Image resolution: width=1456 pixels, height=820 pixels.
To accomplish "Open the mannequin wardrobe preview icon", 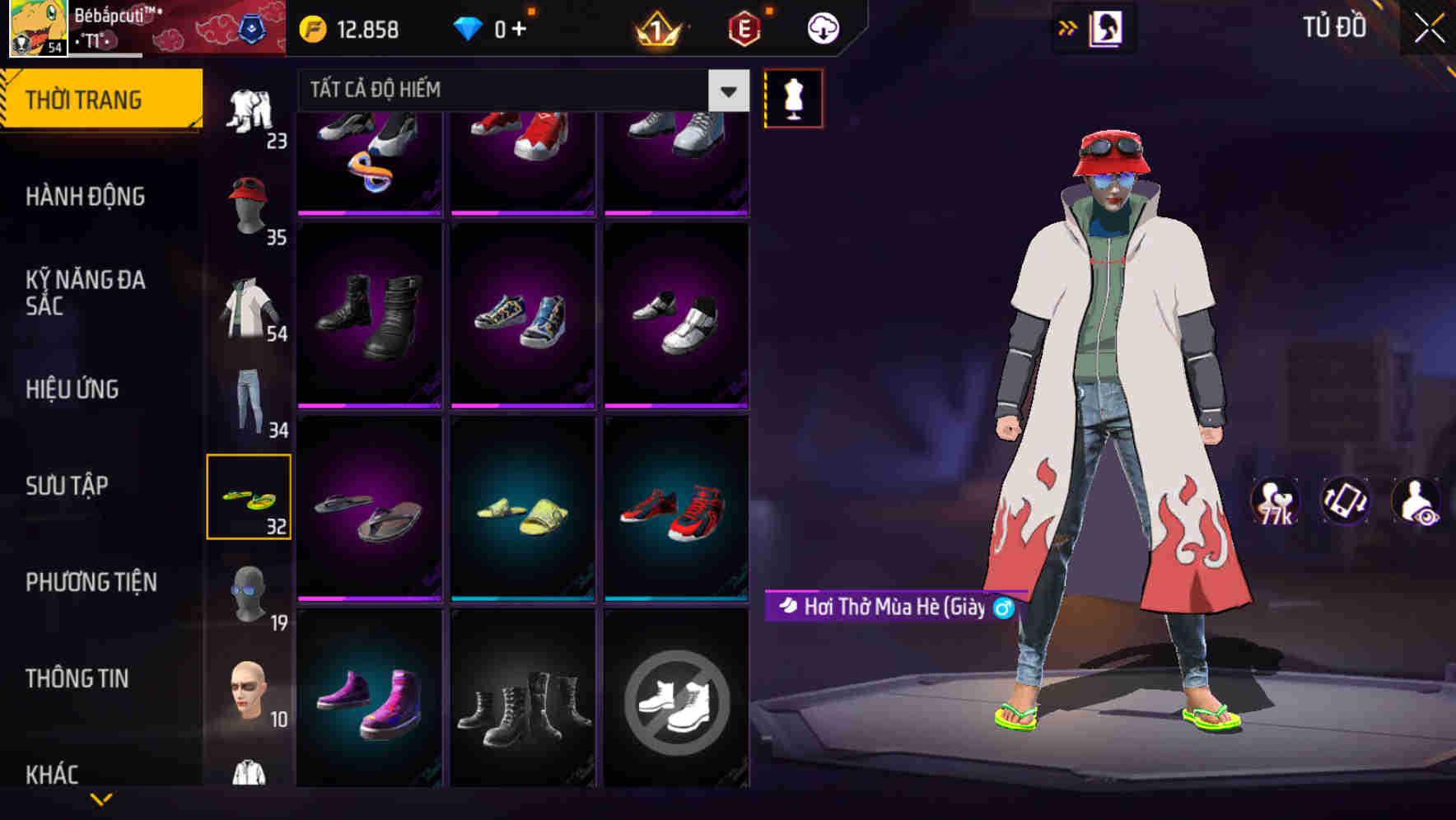I will coord(793,97).
